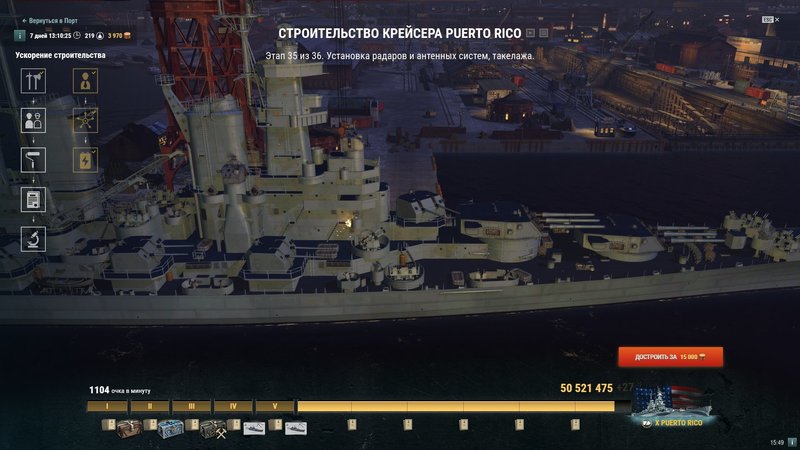Viewport: 800px width, 450px height.
Task: Inspect the blue container reward under stage II
Action: pos(171,429)
